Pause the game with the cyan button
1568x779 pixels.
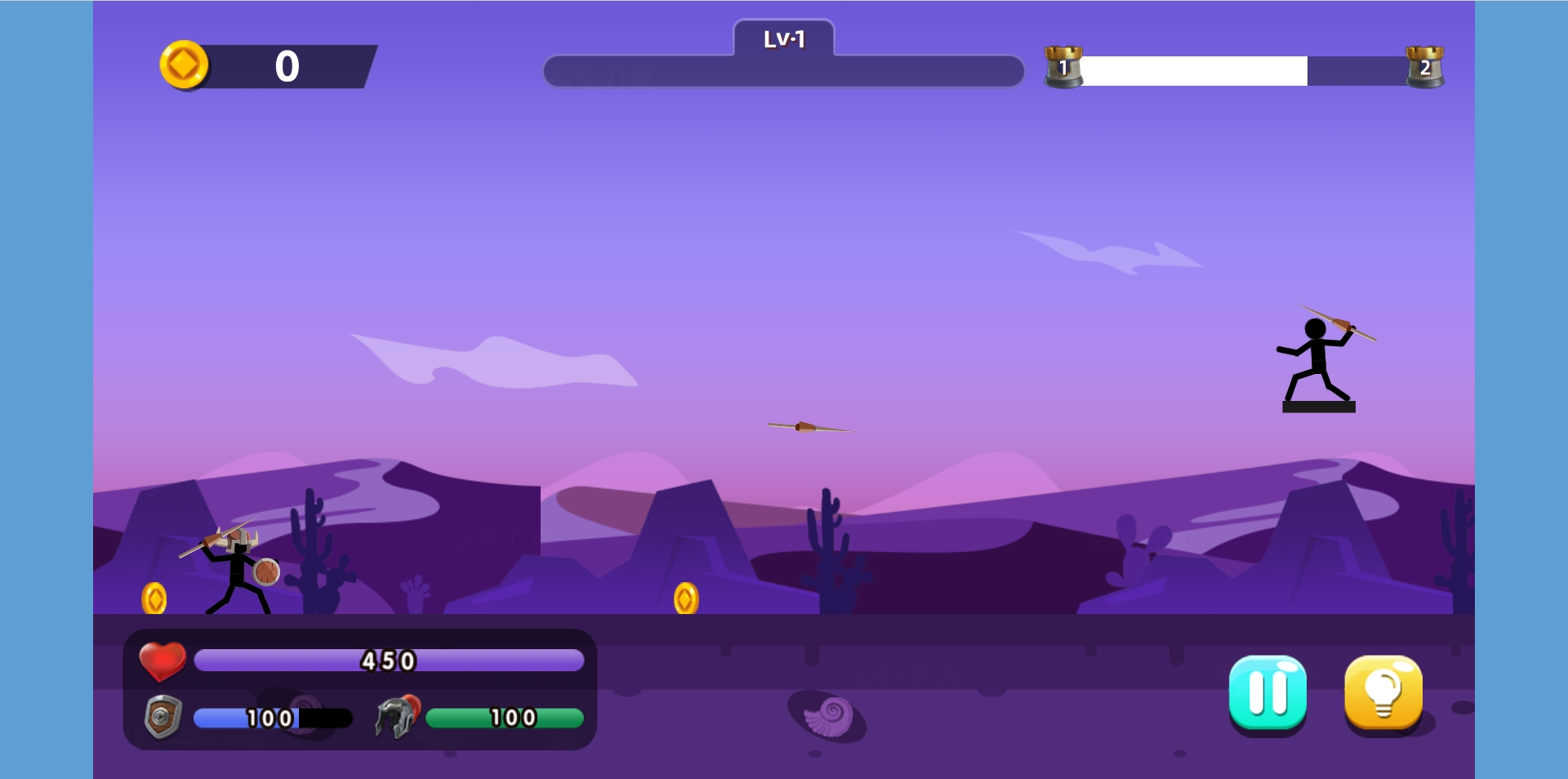pyautogui.click(x=1267, y=692)
